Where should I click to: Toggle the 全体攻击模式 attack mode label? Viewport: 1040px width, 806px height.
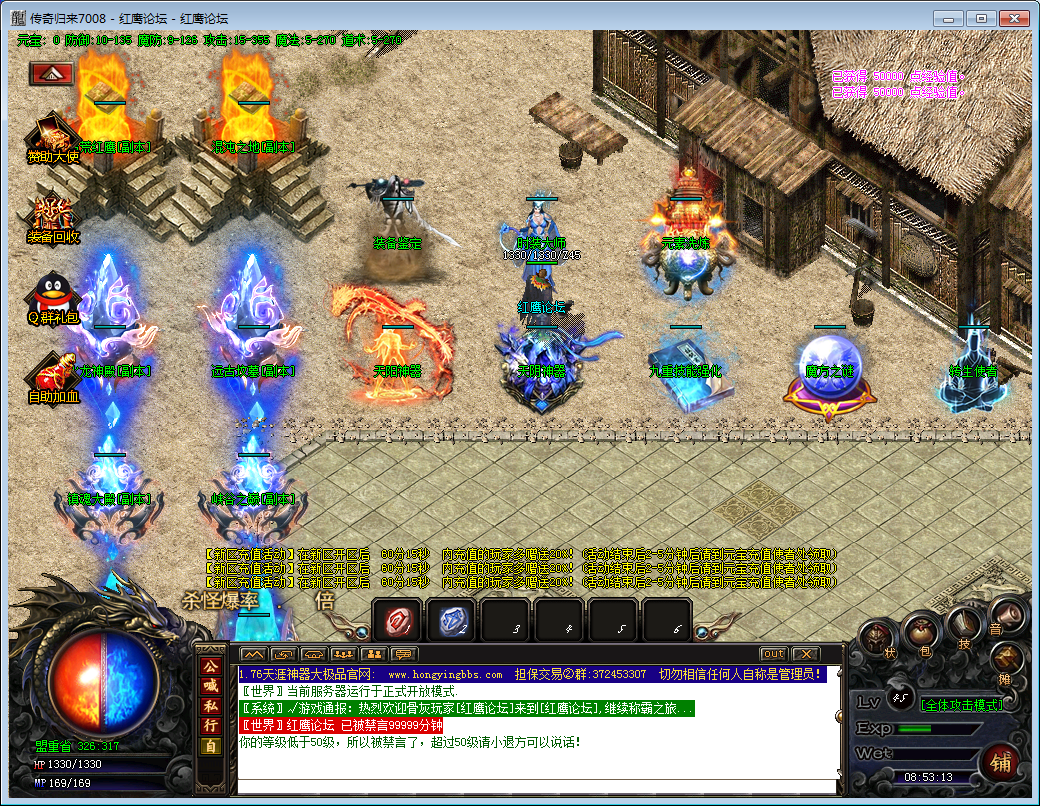point(960,704)
